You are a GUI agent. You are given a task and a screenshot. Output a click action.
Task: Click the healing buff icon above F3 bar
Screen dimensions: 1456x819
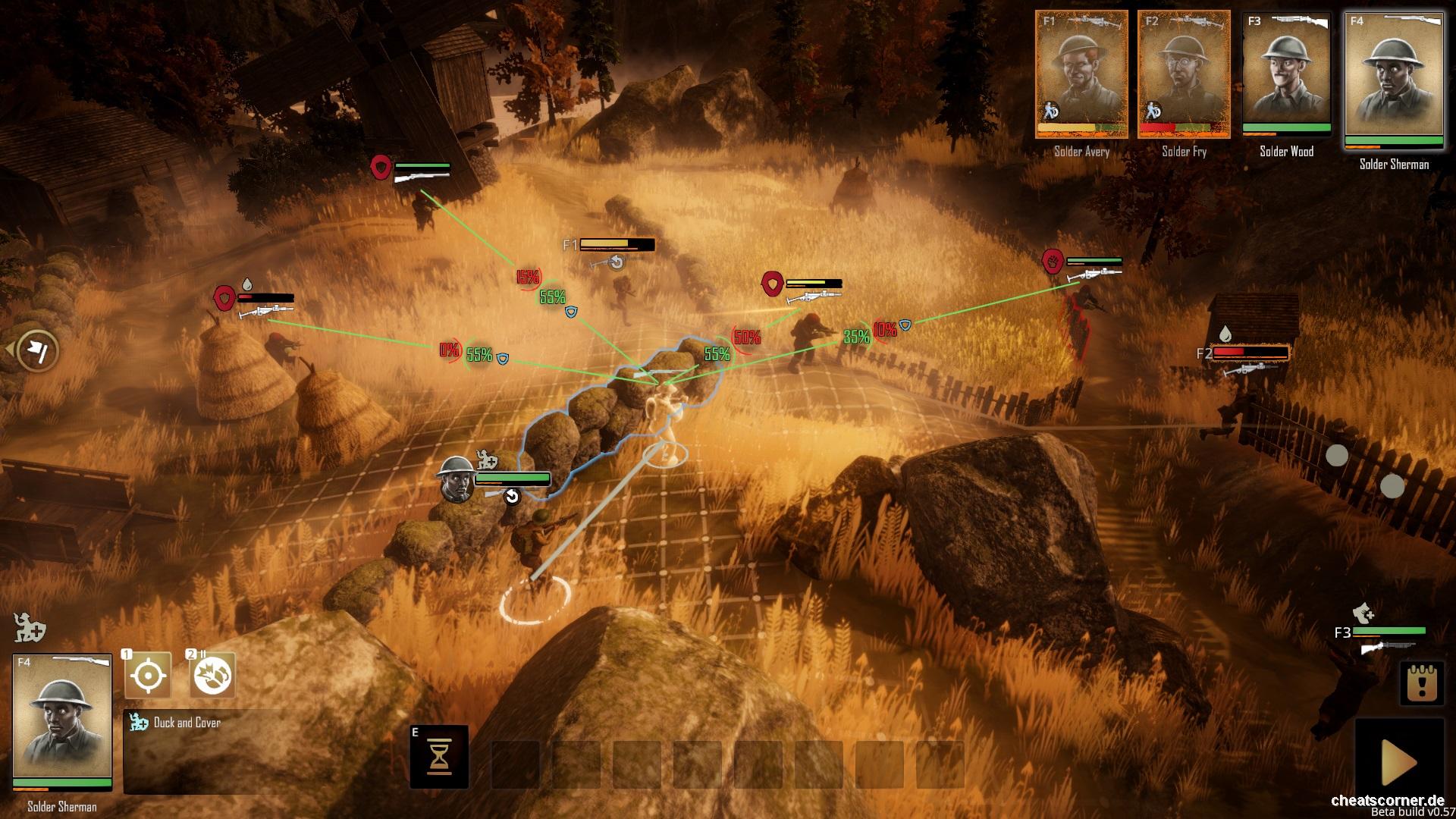tap(1362, 614)
